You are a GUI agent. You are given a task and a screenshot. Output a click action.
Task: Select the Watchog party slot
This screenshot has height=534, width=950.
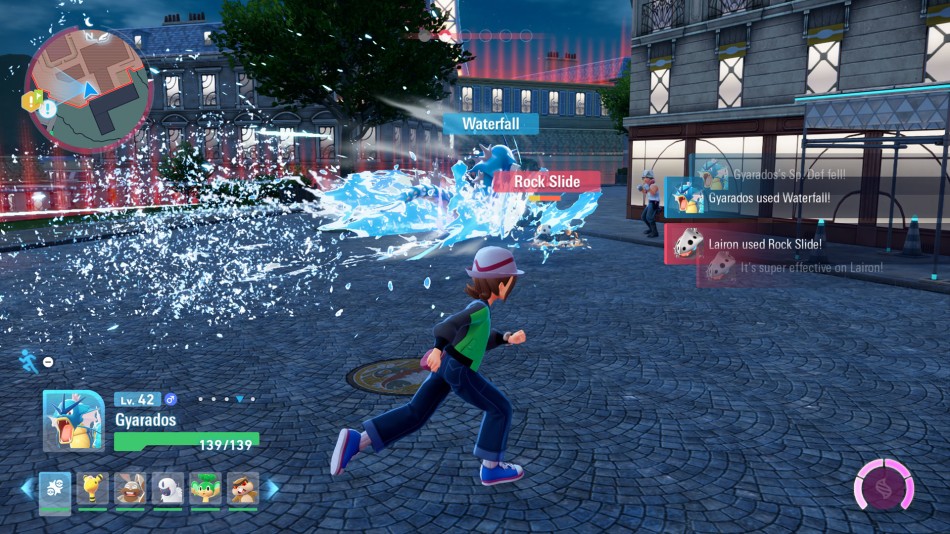pyautogui.click(x=242, y=489)
